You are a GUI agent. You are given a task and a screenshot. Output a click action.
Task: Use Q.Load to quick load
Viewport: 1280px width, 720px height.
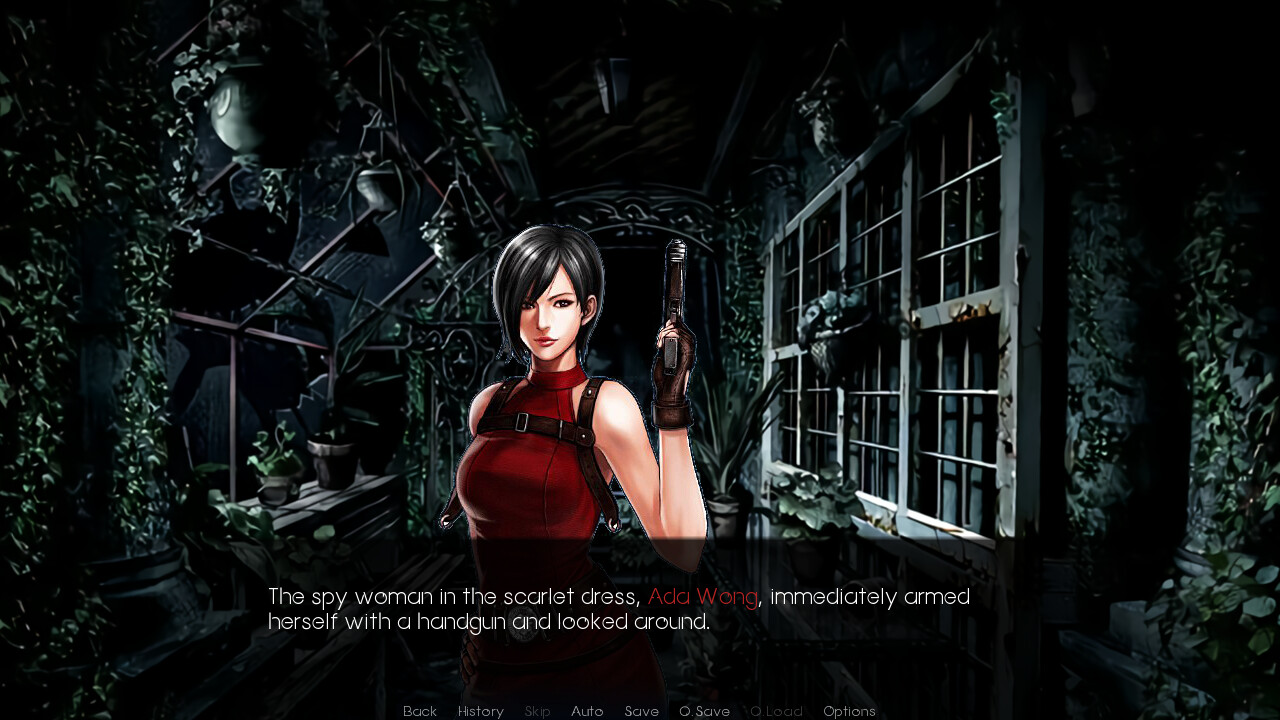tap(777, 711)
